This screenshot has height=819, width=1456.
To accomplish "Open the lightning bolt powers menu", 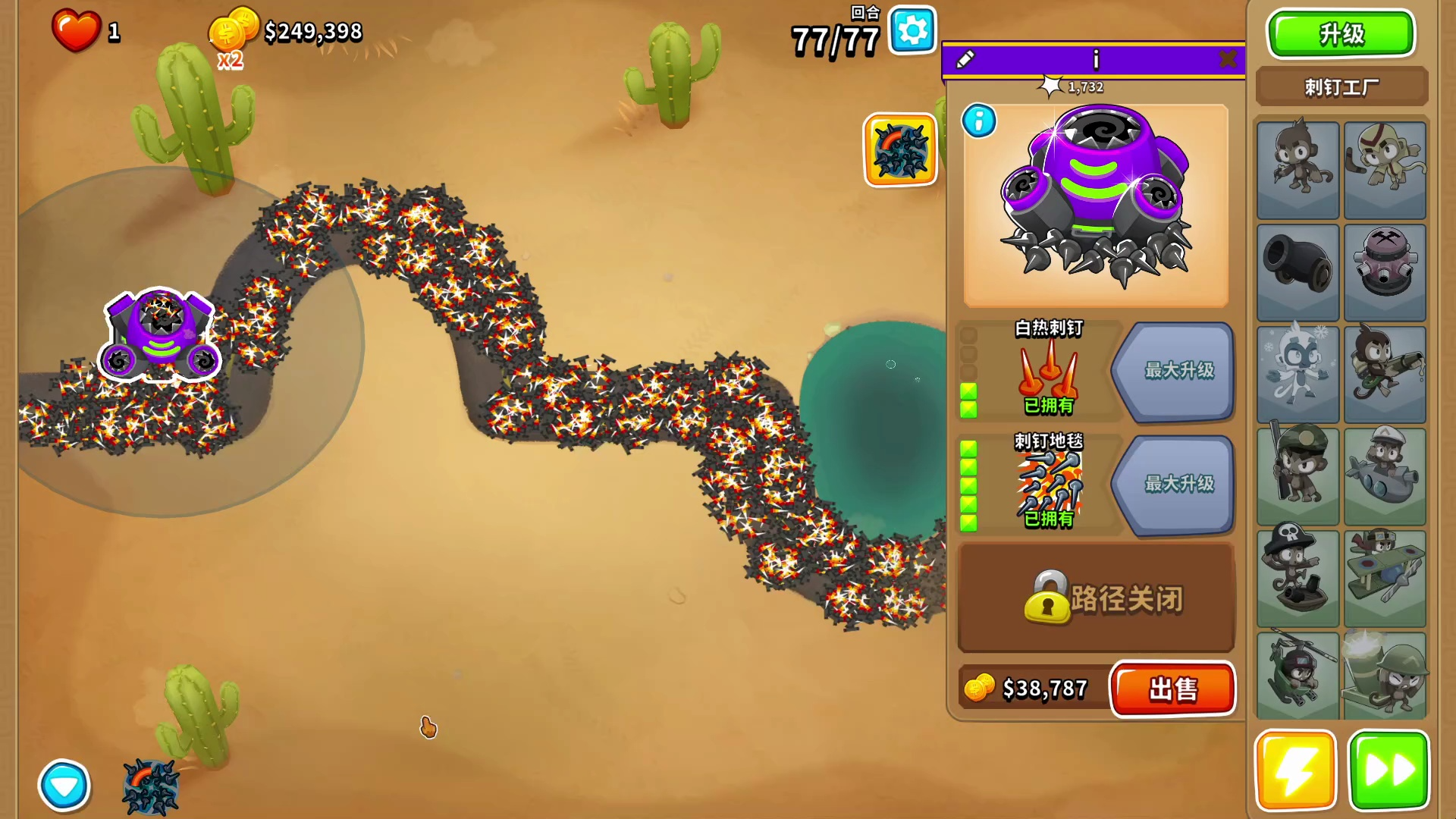I will pyautogui.click(x=1295, y=770).
